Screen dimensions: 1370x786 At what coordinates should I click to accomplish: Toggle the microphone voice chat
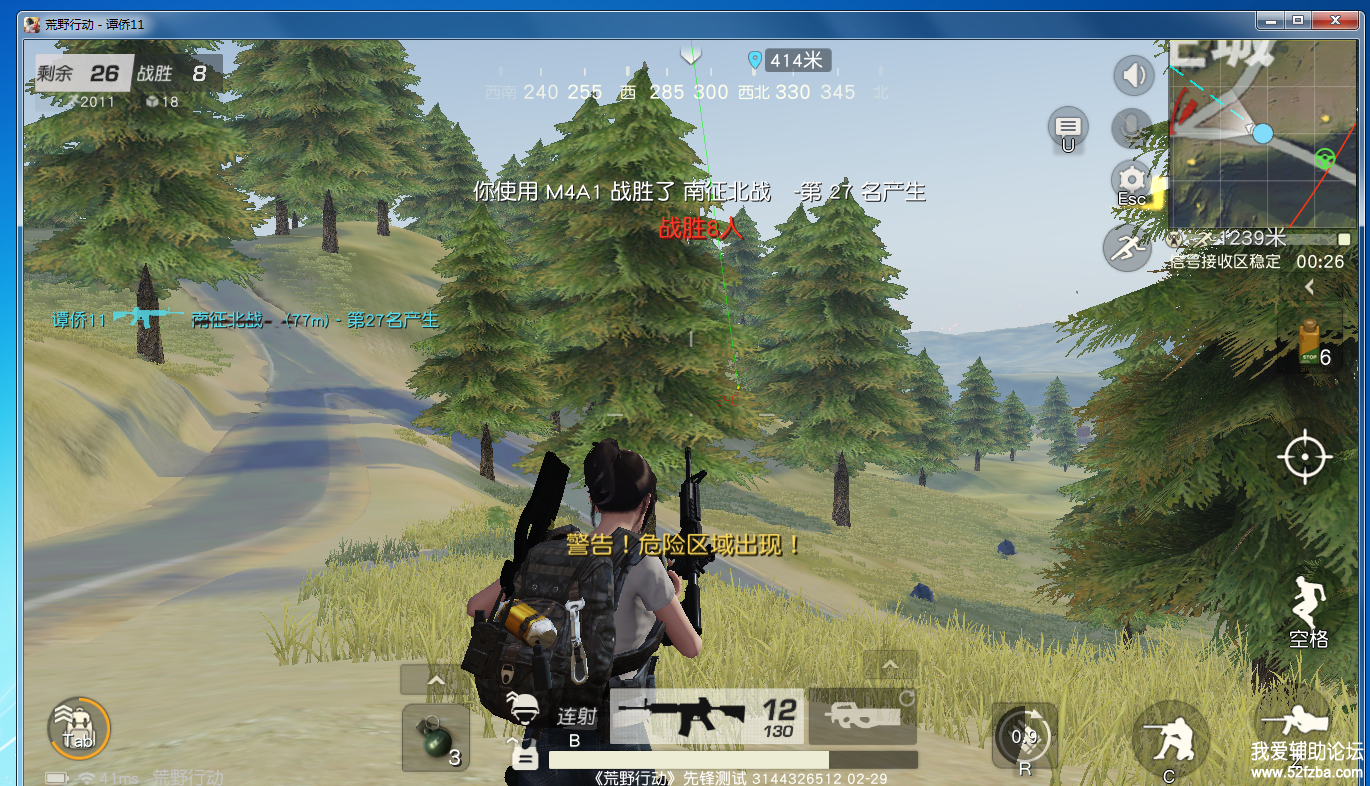pyautogui.click(x=1131, y=128)
